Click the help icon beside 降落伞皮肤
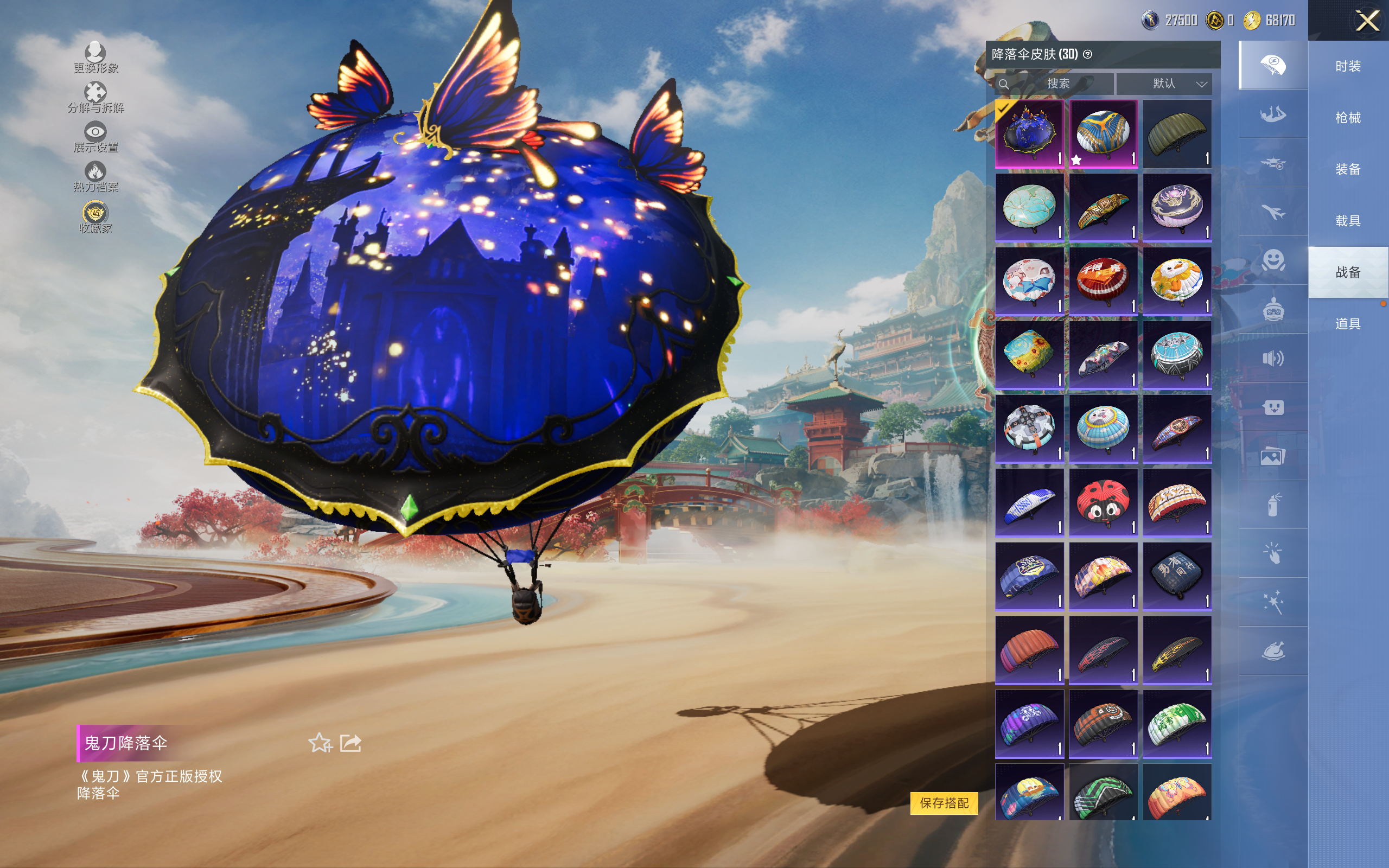The image size is (1389, 868). (1088, 55)
